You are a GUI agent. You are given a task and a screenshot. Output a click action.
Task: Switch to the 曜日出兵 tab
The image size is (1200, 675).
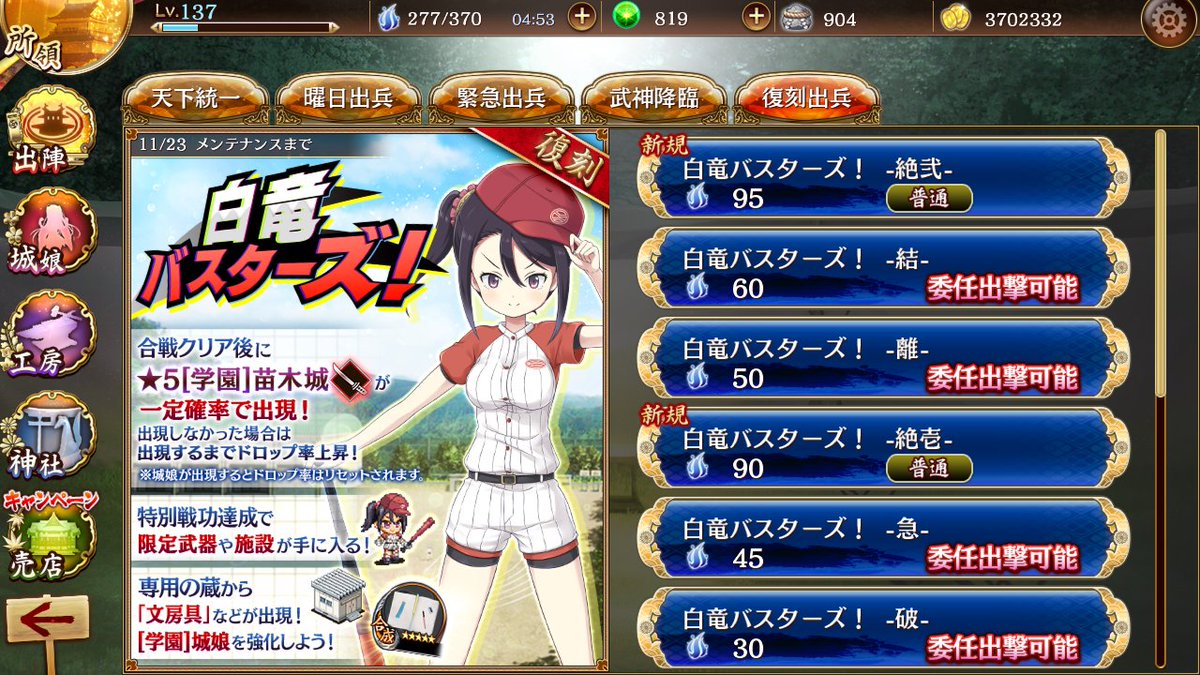coord(347,99)
